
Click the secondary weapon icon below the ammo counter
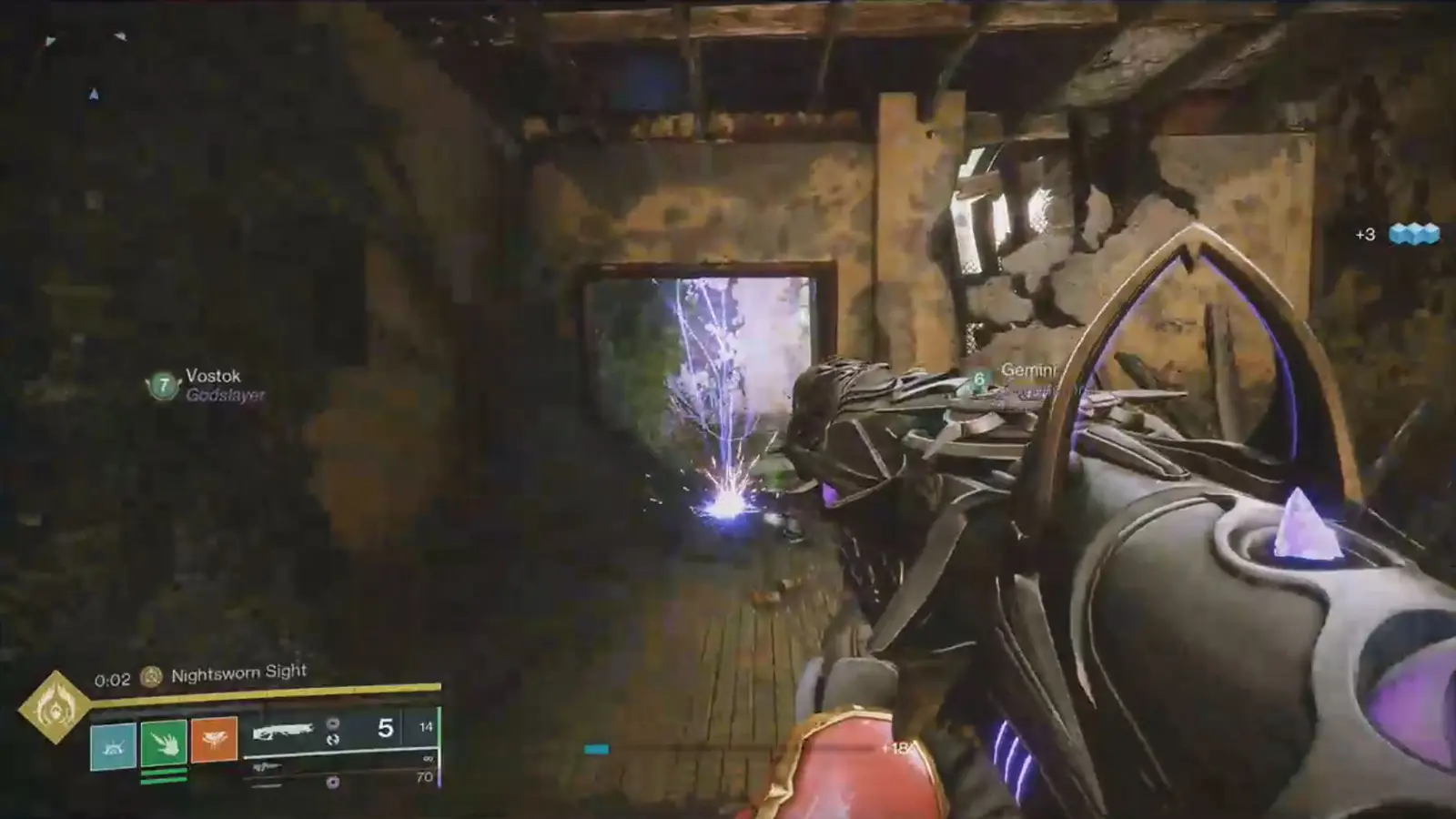tap(267, 767)
